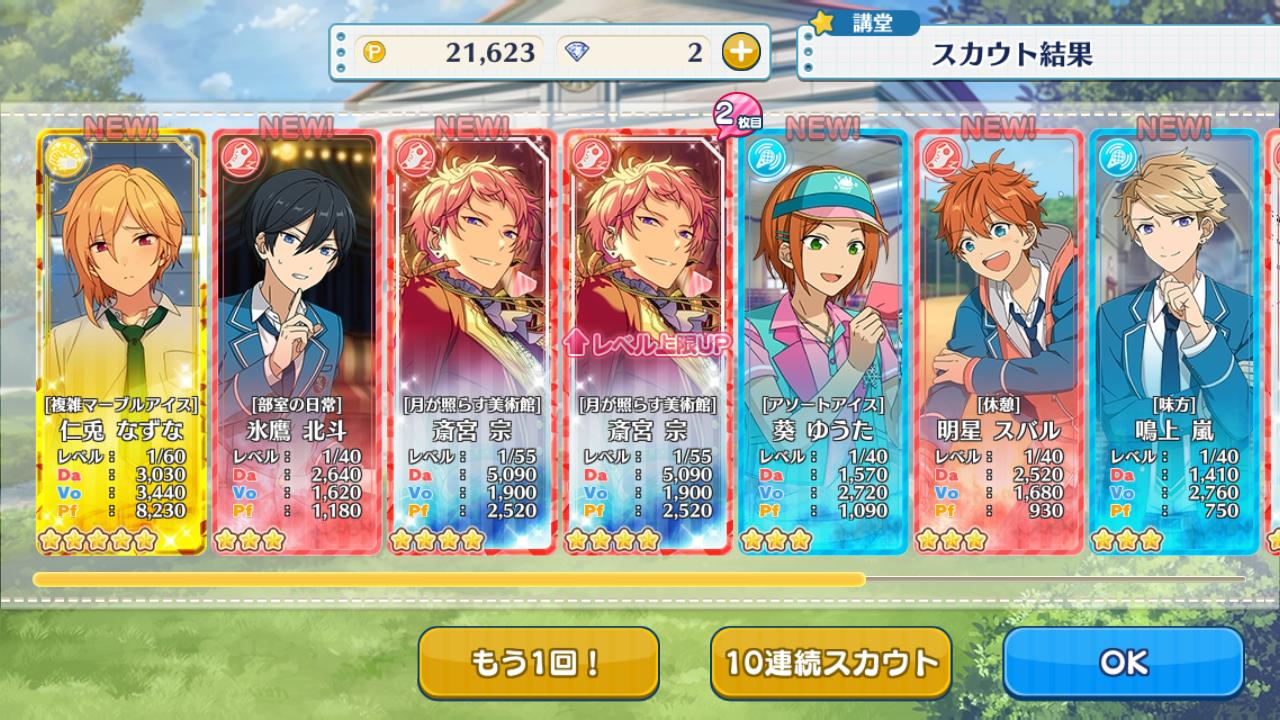The width and height of the screenshot is (1280, 720).
Task: Scout again with もう1回！ button
Action: pyautogui.click(x=538, y=662)
